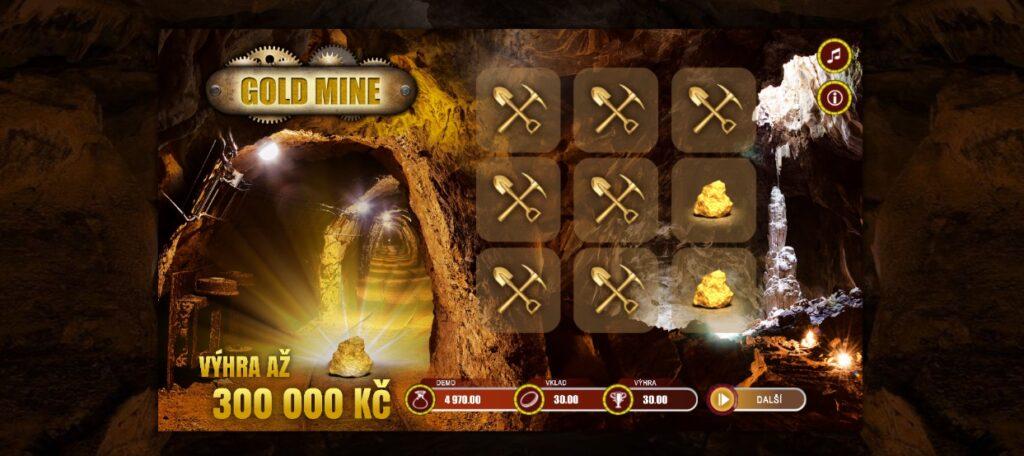
Task: Open the game info button
Action: point(834,97)
